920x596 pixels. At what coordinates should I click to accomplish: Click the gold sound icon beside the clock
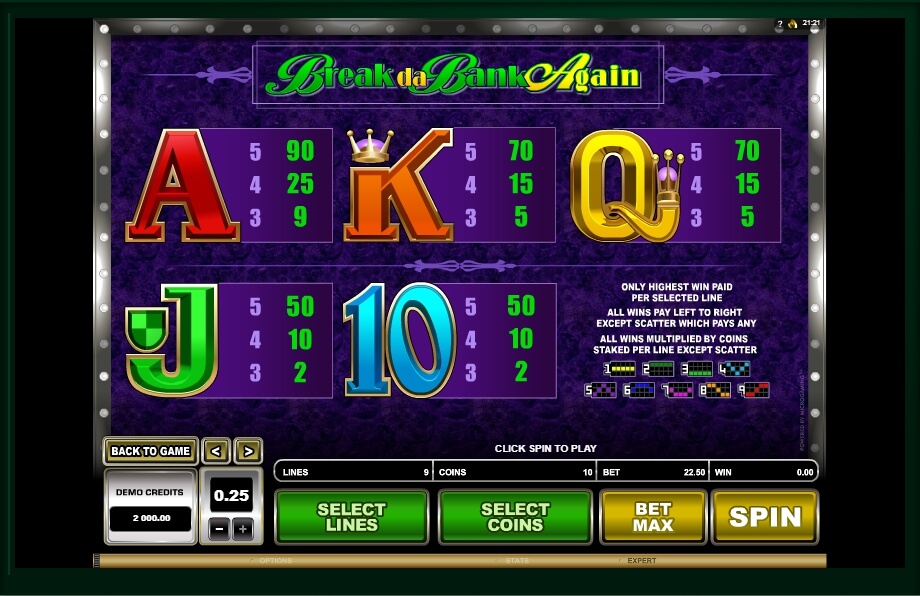[x=792, y=23]
